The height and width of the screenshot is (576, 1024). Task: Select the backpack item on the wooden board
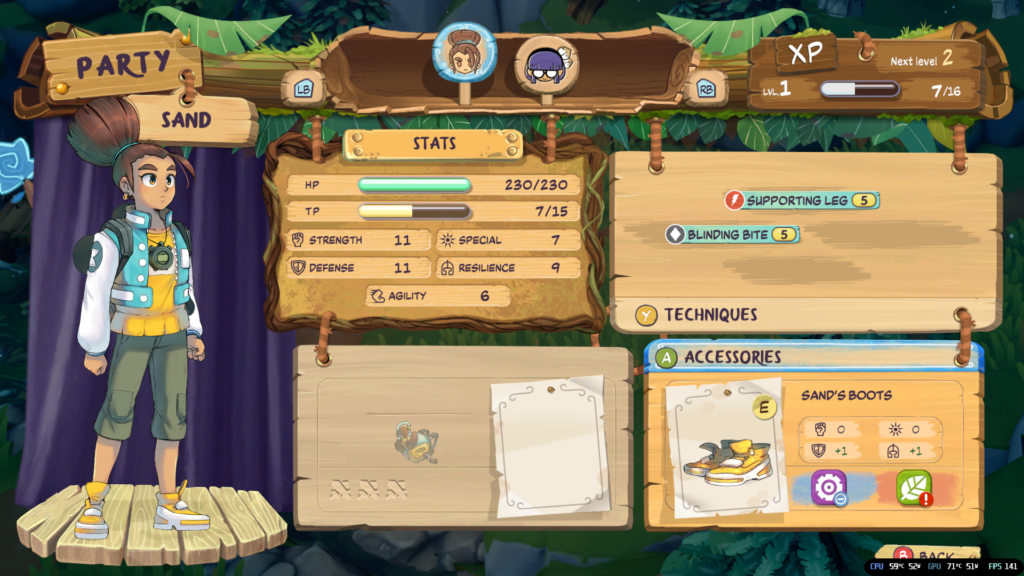coord(416,441)
